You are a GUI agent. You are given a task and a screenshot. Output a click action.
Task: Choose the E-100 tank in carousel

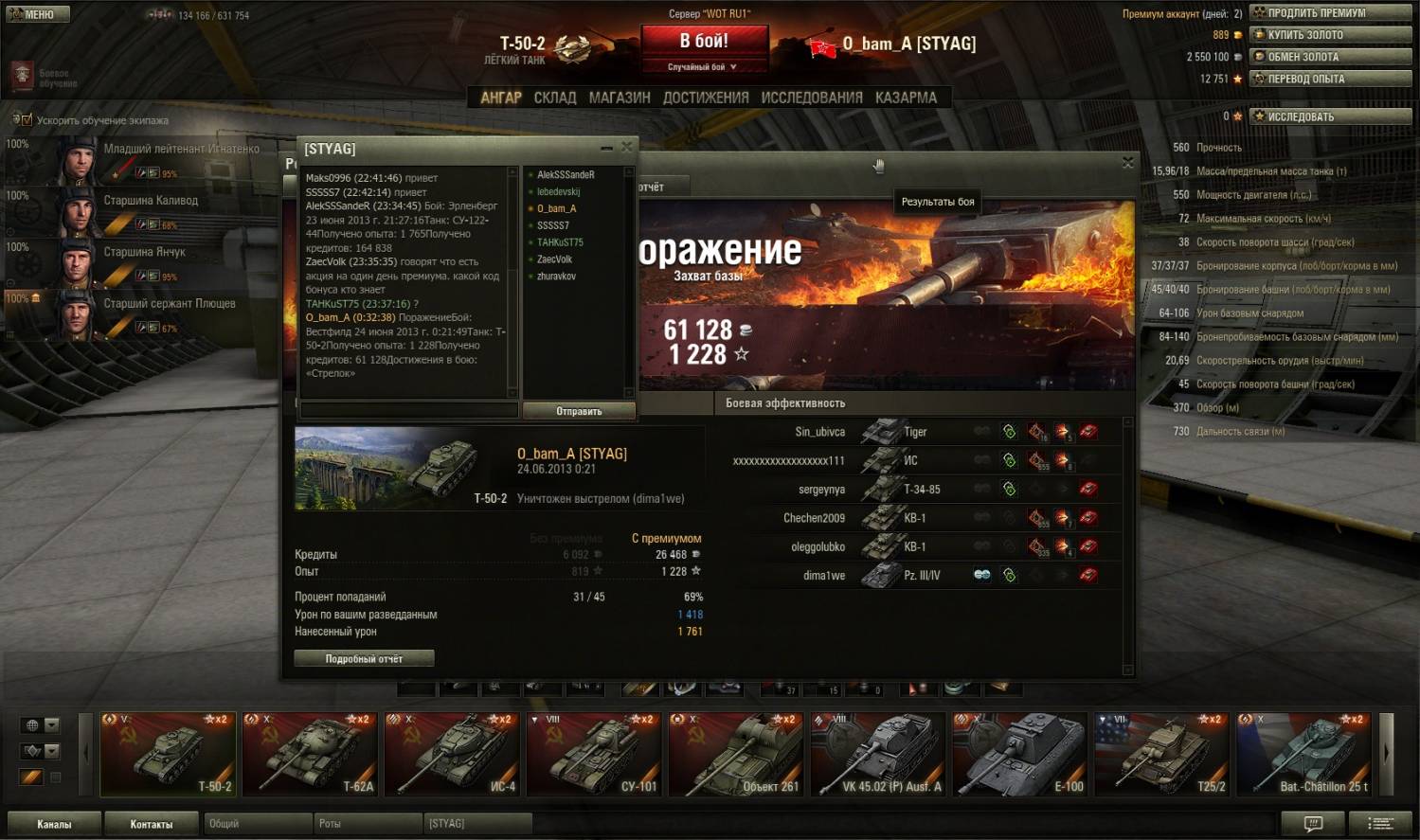1021,754
